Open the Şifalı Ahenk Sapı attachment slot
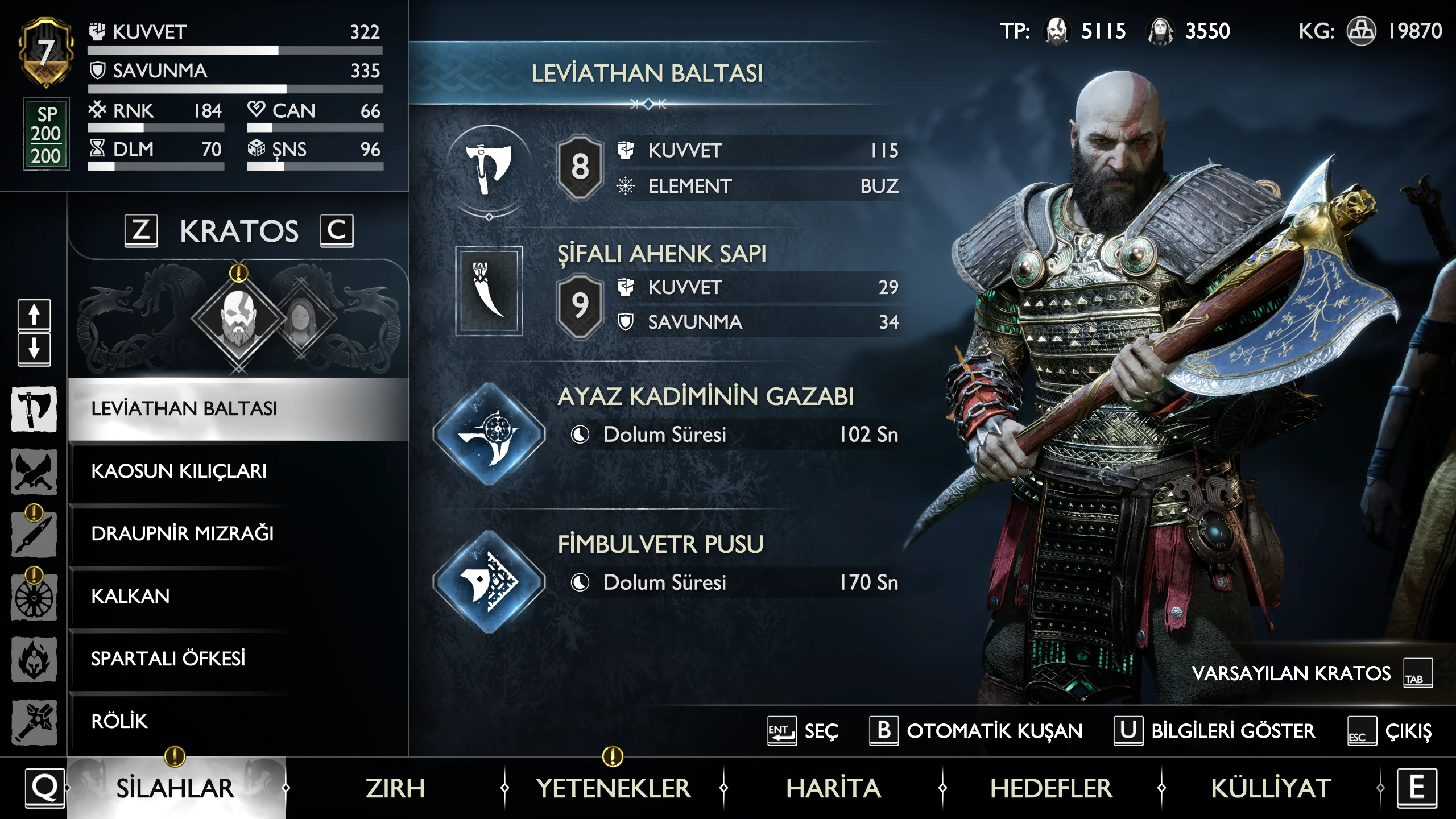The image size is (1456, 819). pyautogui.click(x=489, y=291)
